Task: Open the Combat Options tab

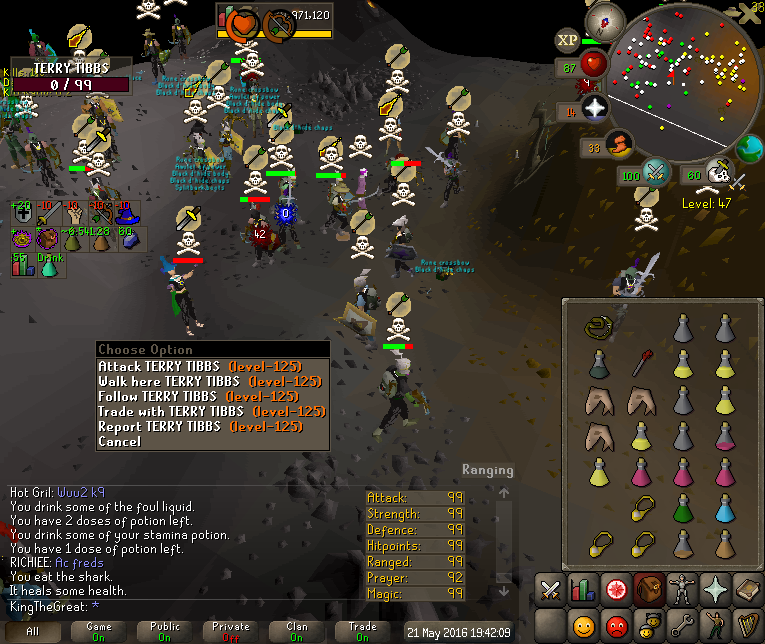Action: (x=551, y=589)
